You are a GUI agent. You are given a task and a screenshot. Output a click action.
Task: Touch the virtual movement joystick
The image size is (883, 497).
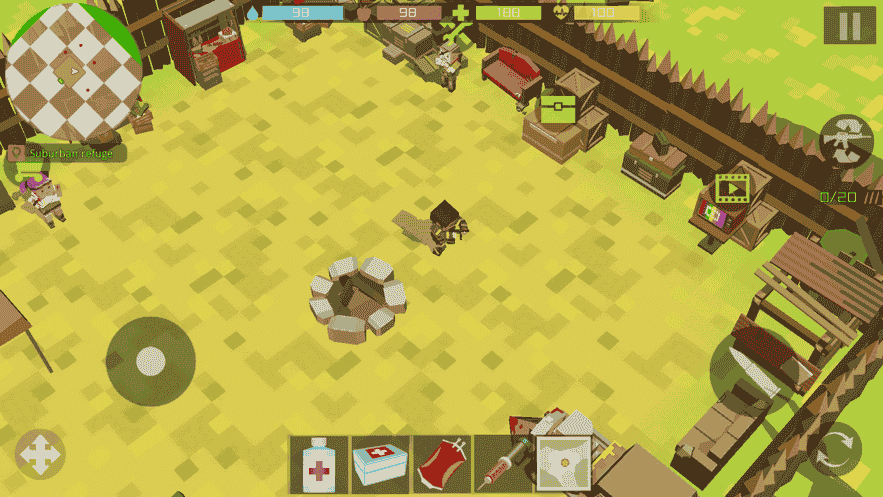coord(150,361)
